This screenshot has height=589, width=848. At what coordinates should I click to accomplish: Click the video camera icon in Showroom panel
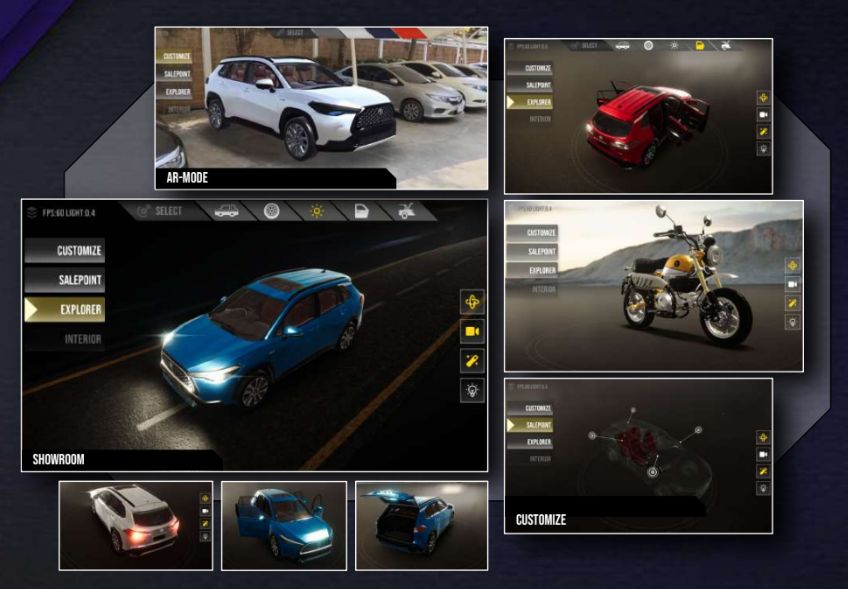[x=472, y=331]
